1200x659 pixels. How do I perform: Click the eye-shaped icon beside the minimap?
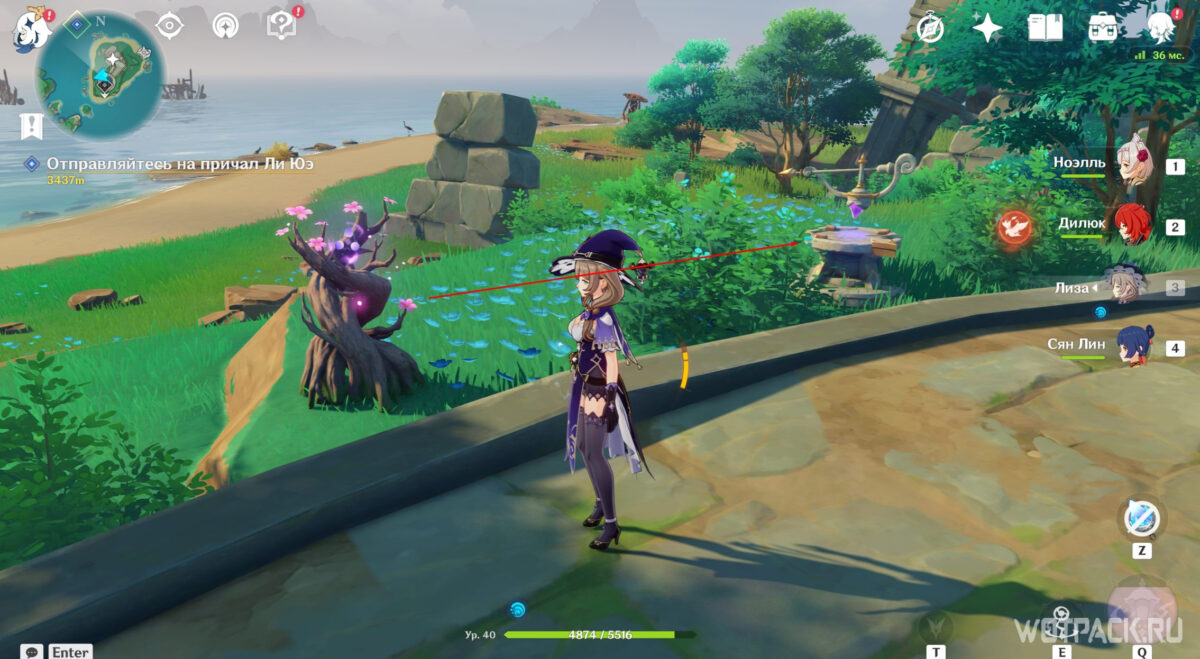click(x=169, y=25)
